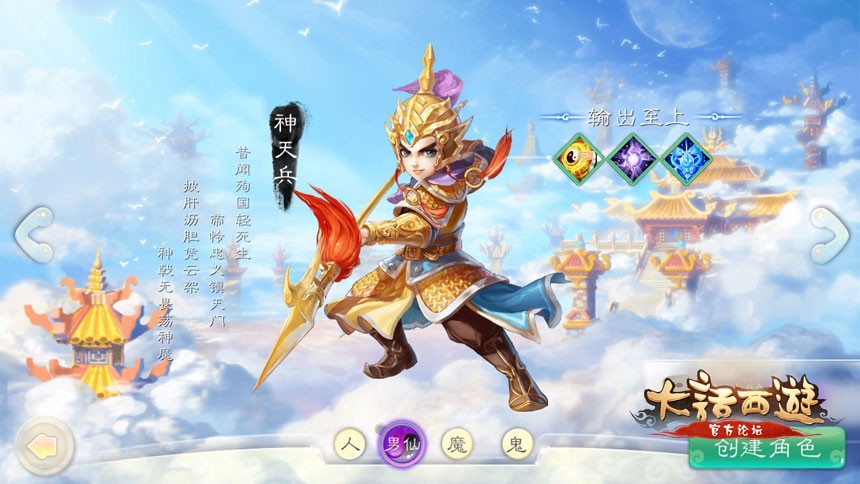Choose the 魔 race tab

click(x=458, y=444)
